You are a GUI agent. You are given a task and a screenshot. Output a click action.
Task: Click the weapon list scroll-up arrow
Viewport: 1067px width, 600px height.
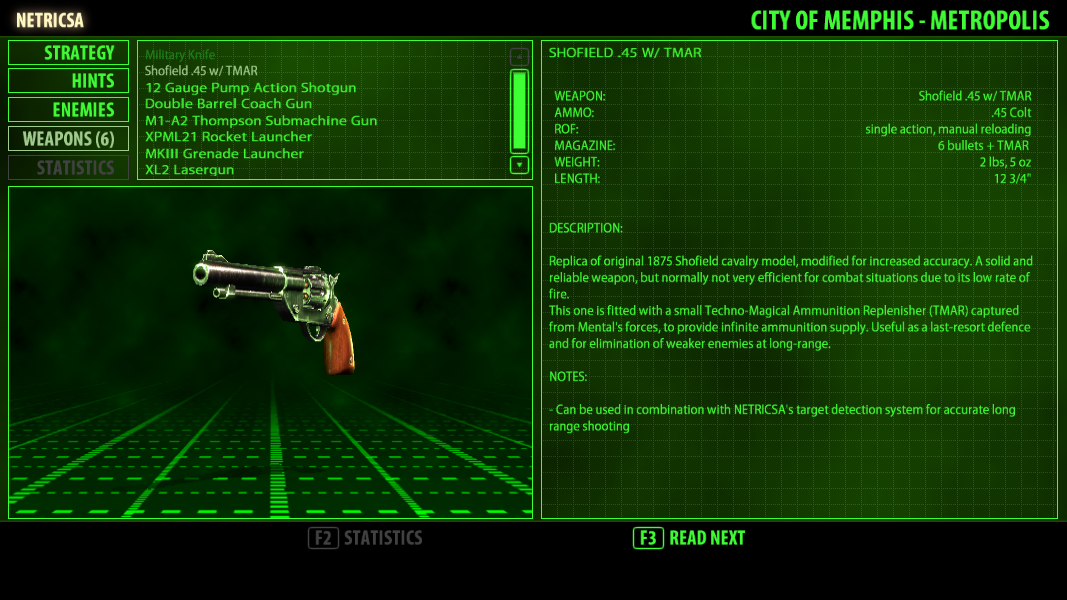[519, 57]
